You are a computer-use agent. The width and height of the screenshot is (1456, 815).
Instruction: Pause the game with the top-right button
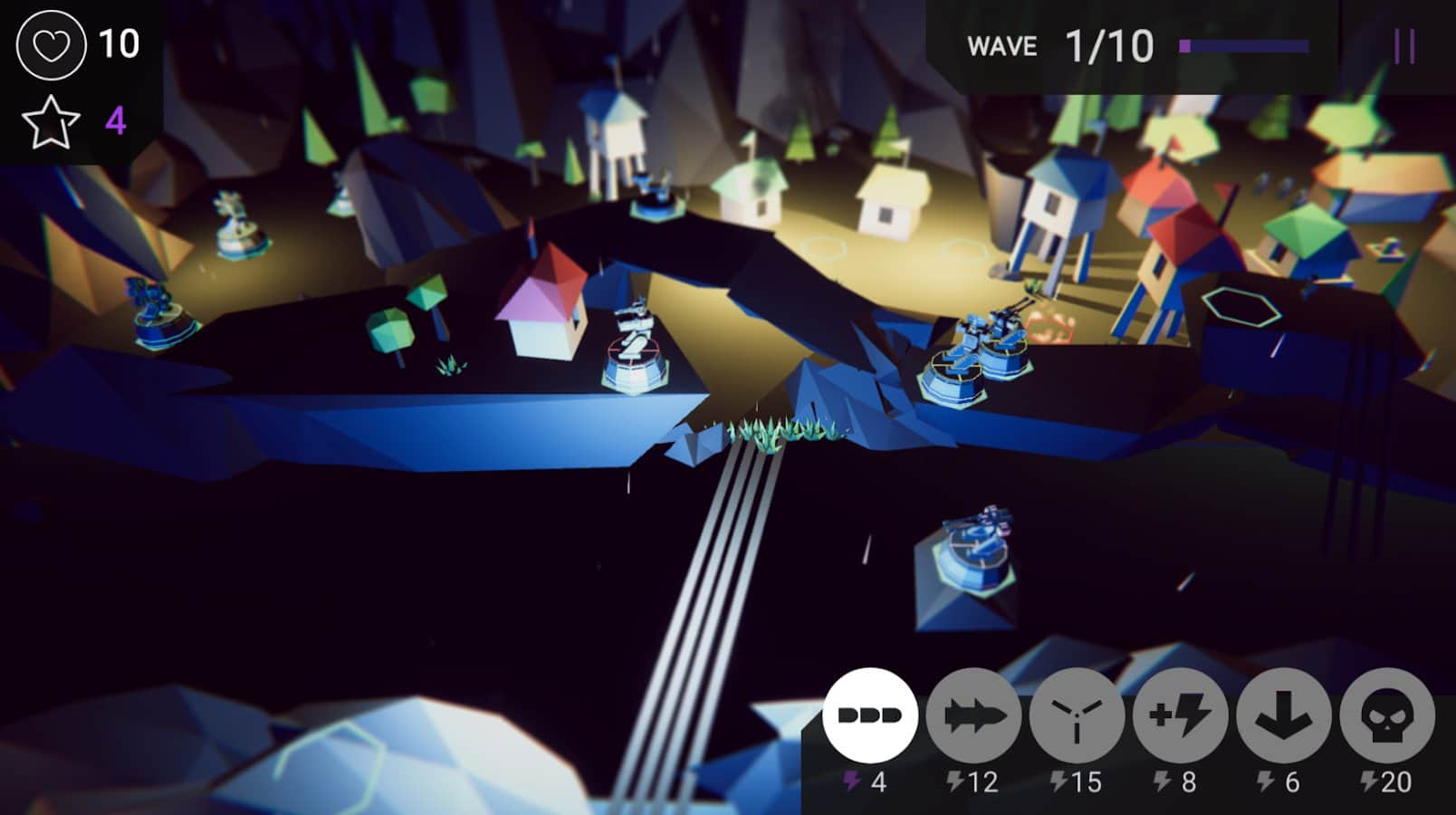(1404, 46)
